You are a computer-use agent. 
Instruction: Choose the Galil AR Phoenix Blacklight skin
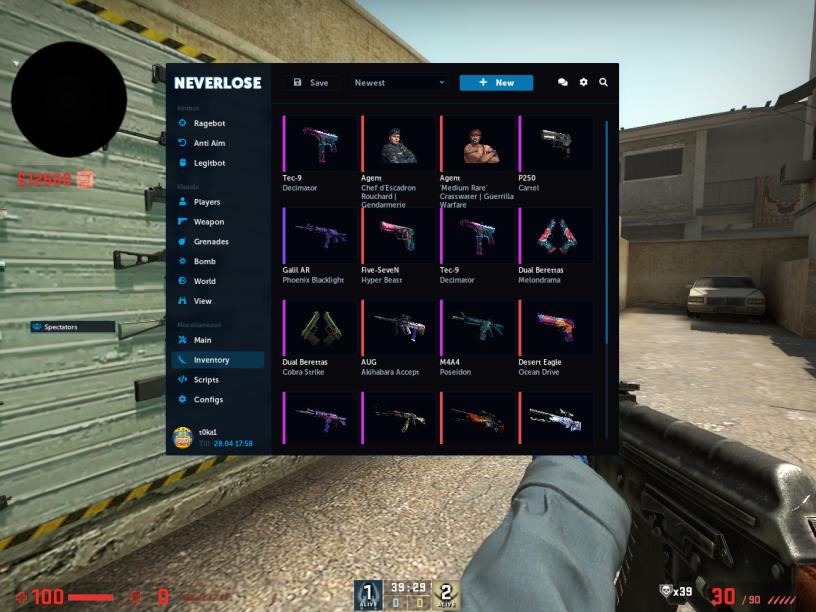[x=320, y=235]
